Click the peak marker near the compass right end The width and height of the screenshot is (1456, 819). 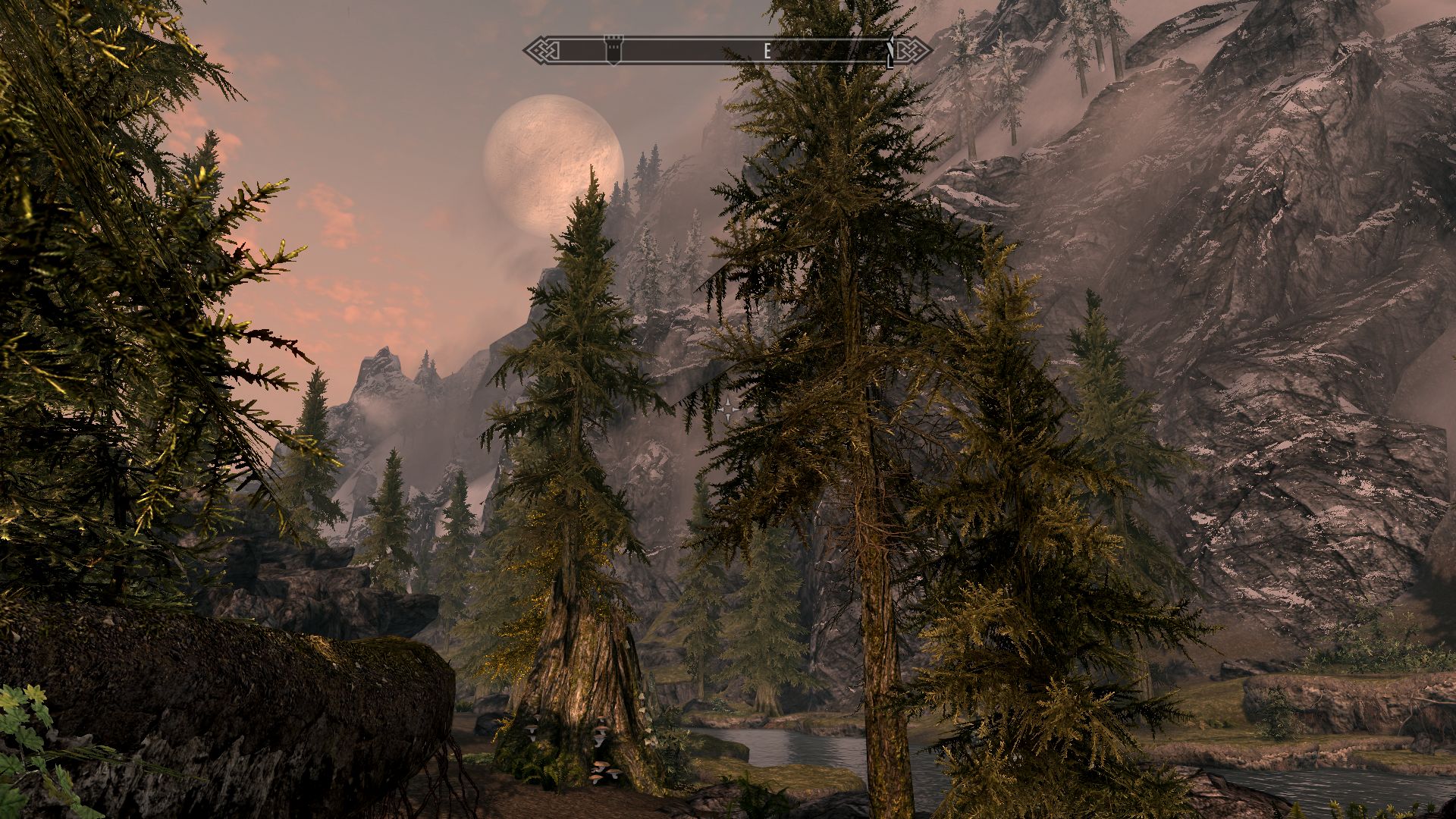coord(890,49)
